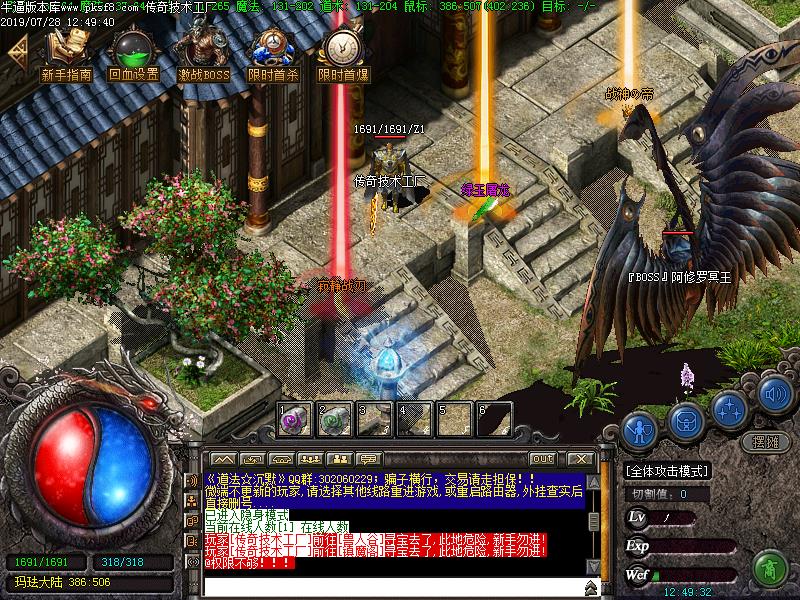
Task: Toggle the 全体攻击模式 attack mode
Action: tap(669, 470)
